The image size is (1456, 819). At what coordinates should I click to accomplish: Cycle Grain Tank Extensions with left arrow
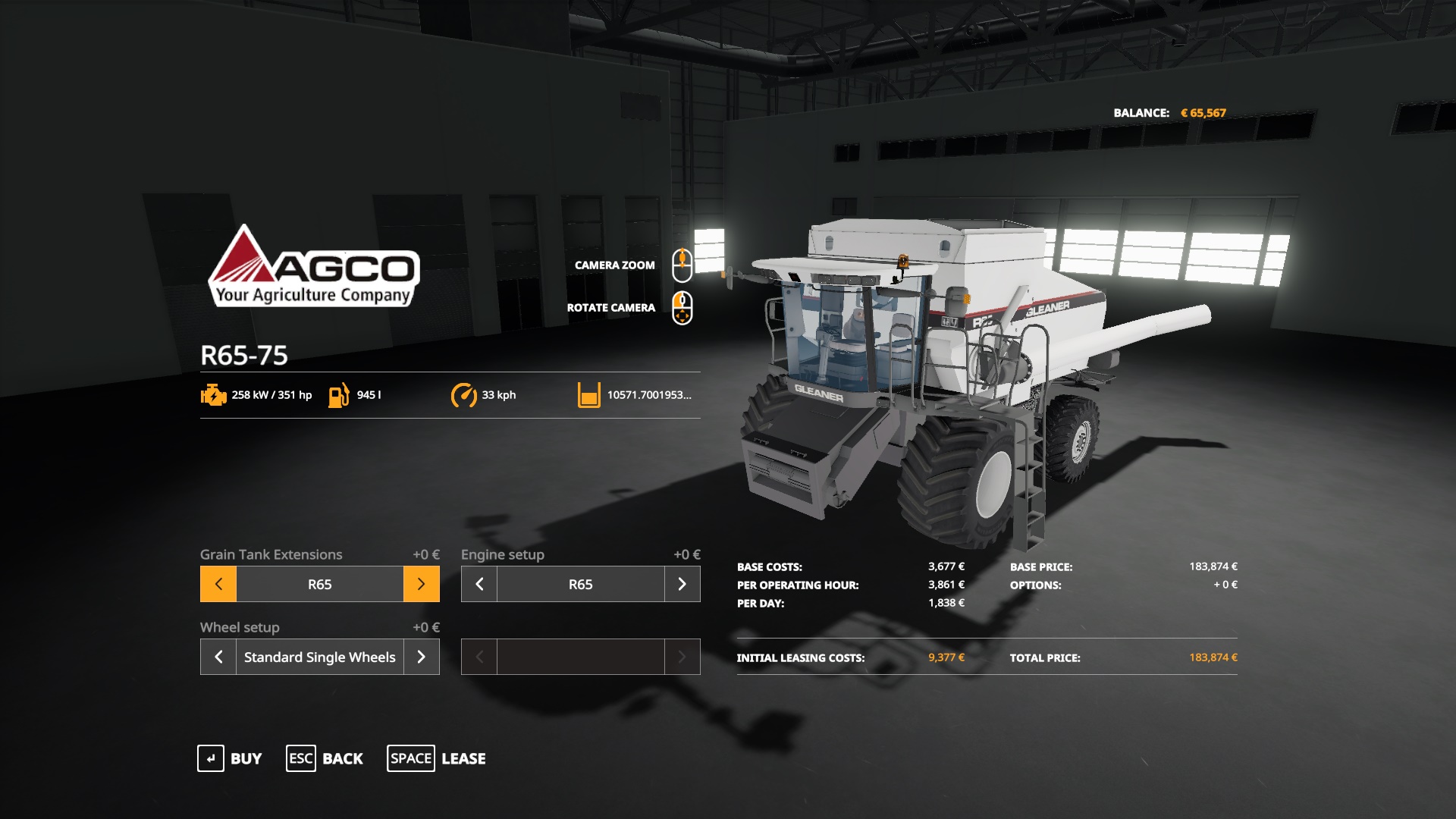coord(218,584)
